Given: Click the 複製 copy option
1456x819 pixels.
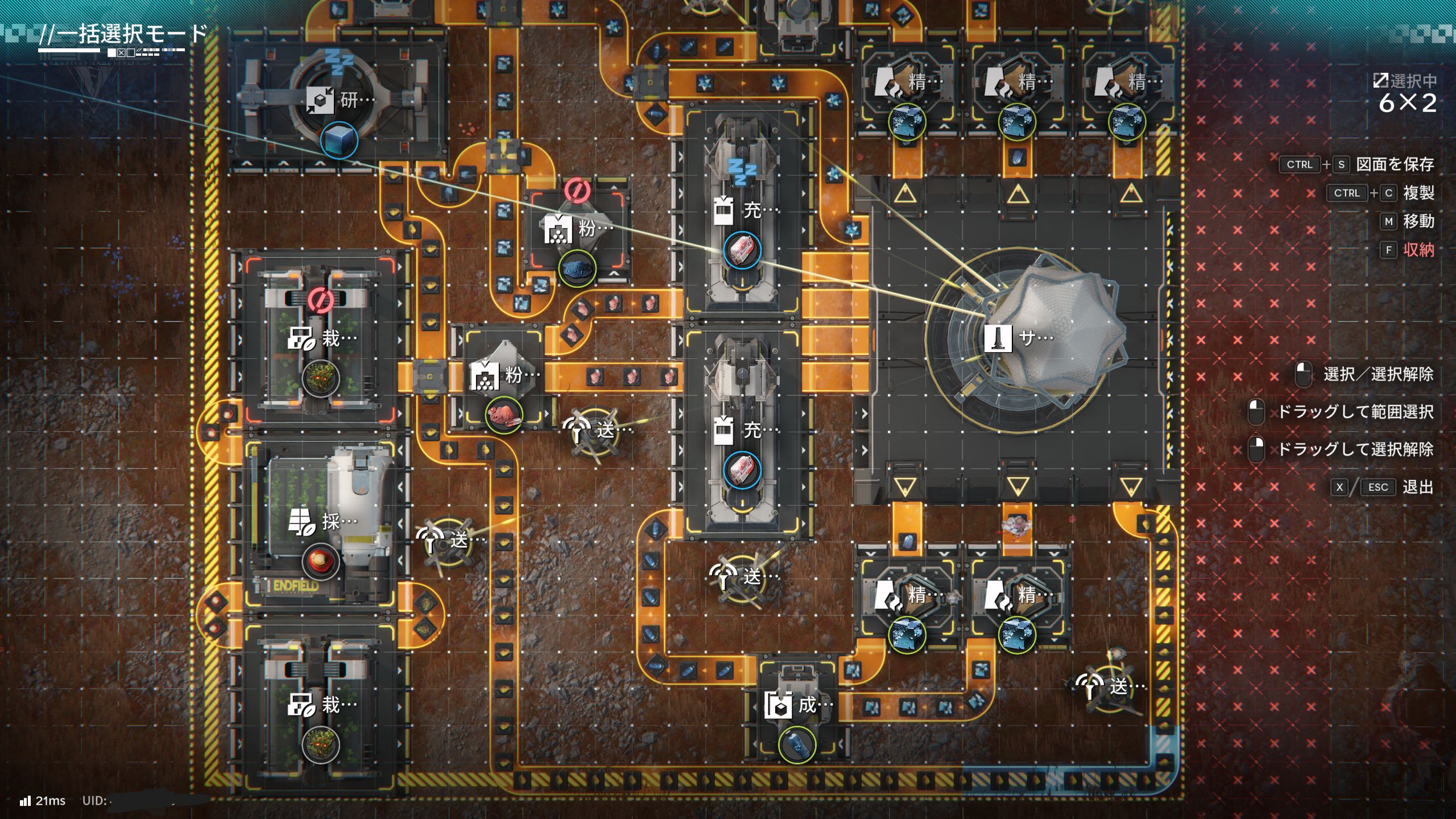Looking at the screenshot, I should (1418, 193).
